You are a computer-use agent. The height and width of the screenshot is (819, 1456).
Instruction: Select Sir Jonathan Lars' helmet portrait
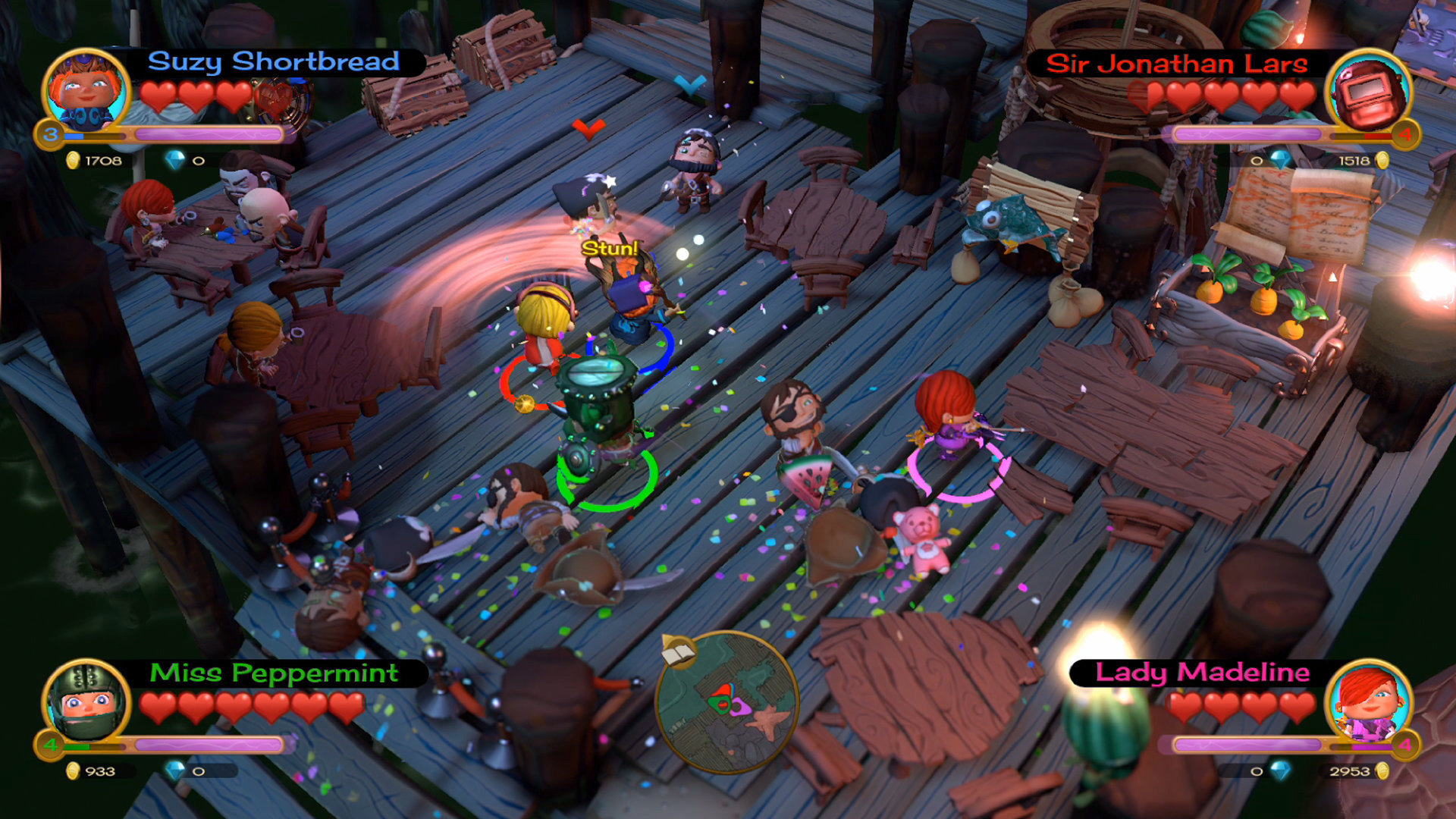[x=1369, y=94]
